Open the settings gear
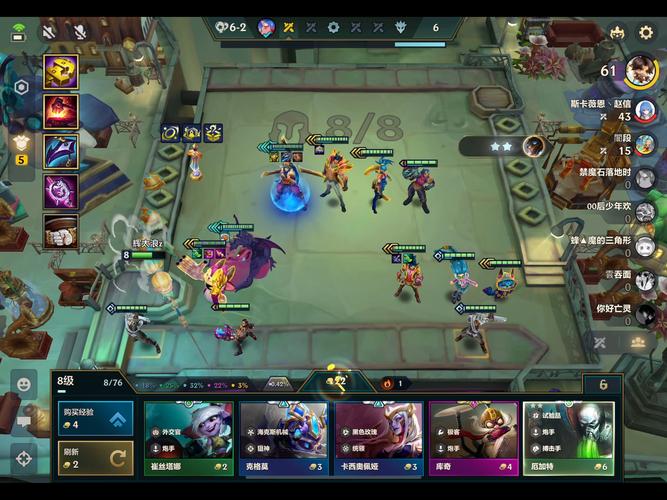Image resolution: width=667 pixels, height=500 pixels. tap(646, 33)
